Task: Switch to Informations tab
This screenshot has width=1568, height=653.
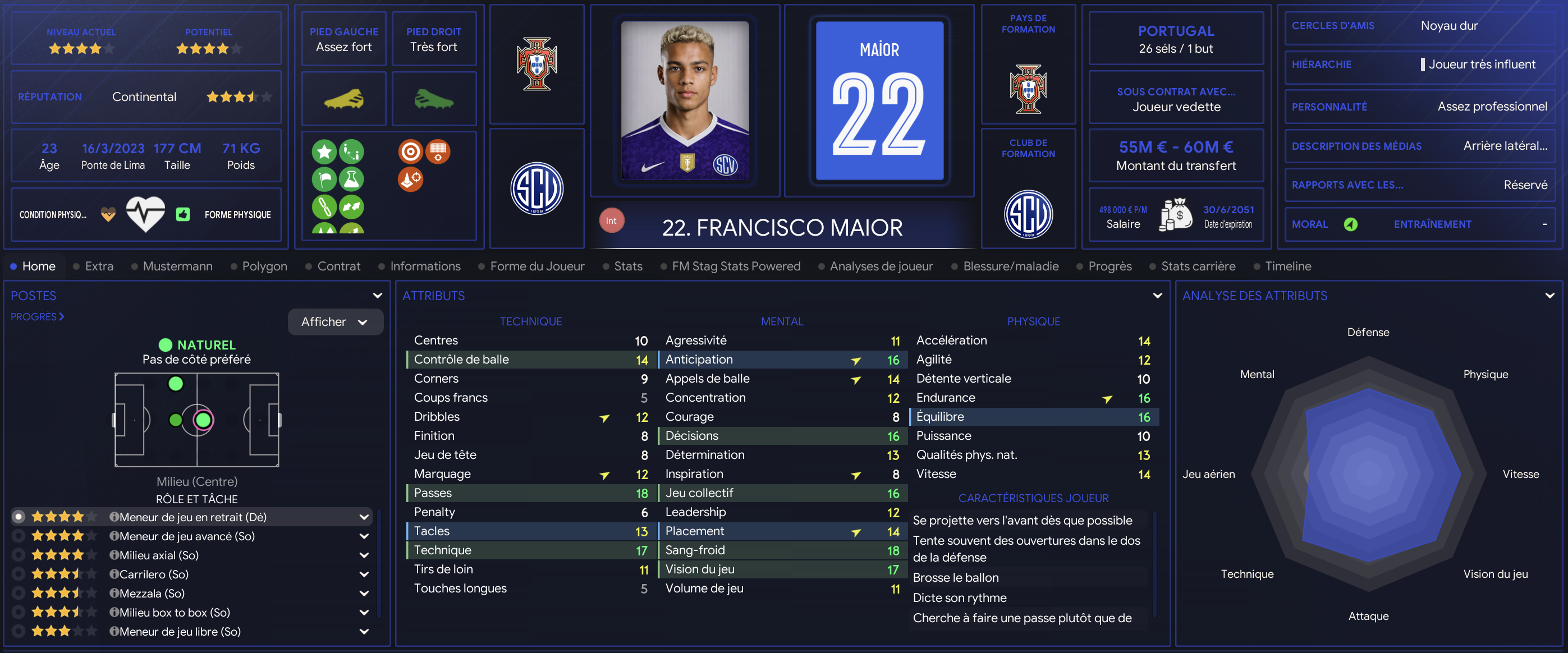Action: click(425, 266)
